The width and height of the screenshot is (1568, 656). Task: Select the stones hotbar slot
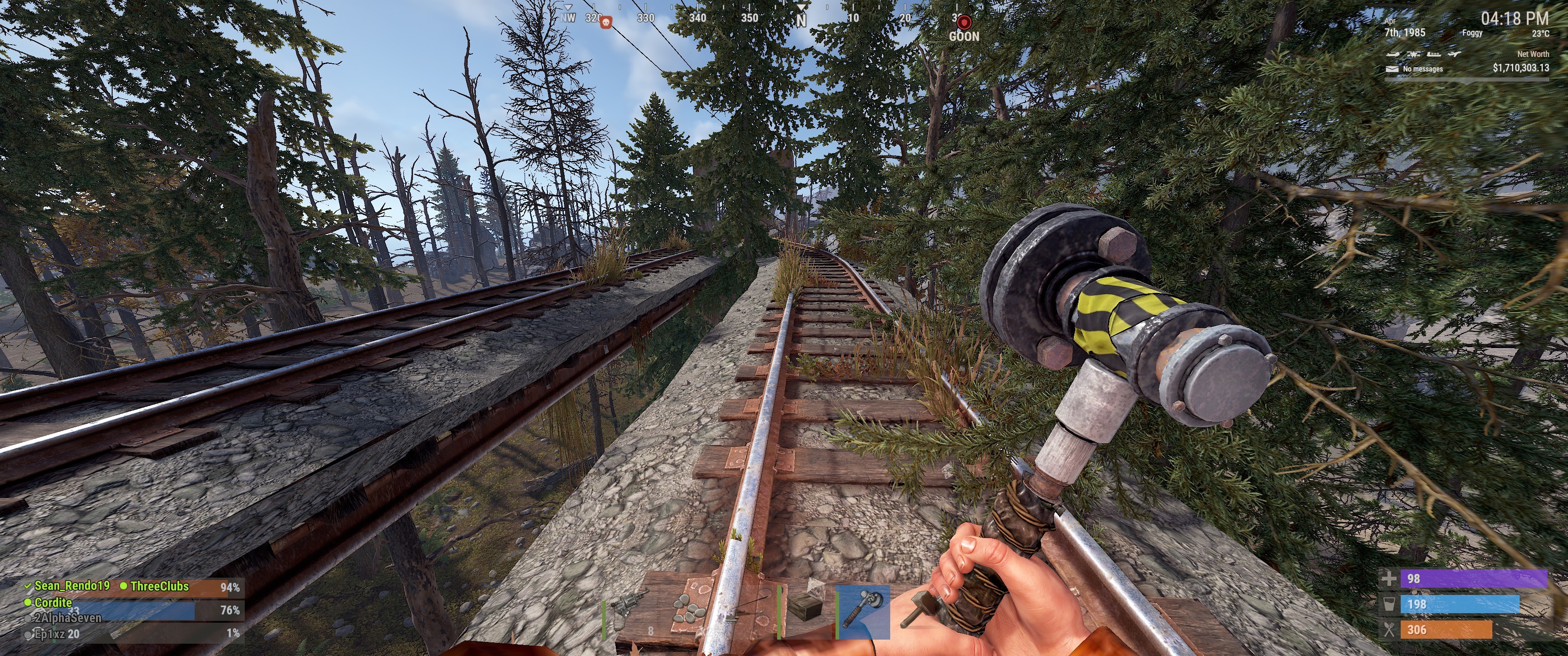pyautogui.click(x=689, y=611)
